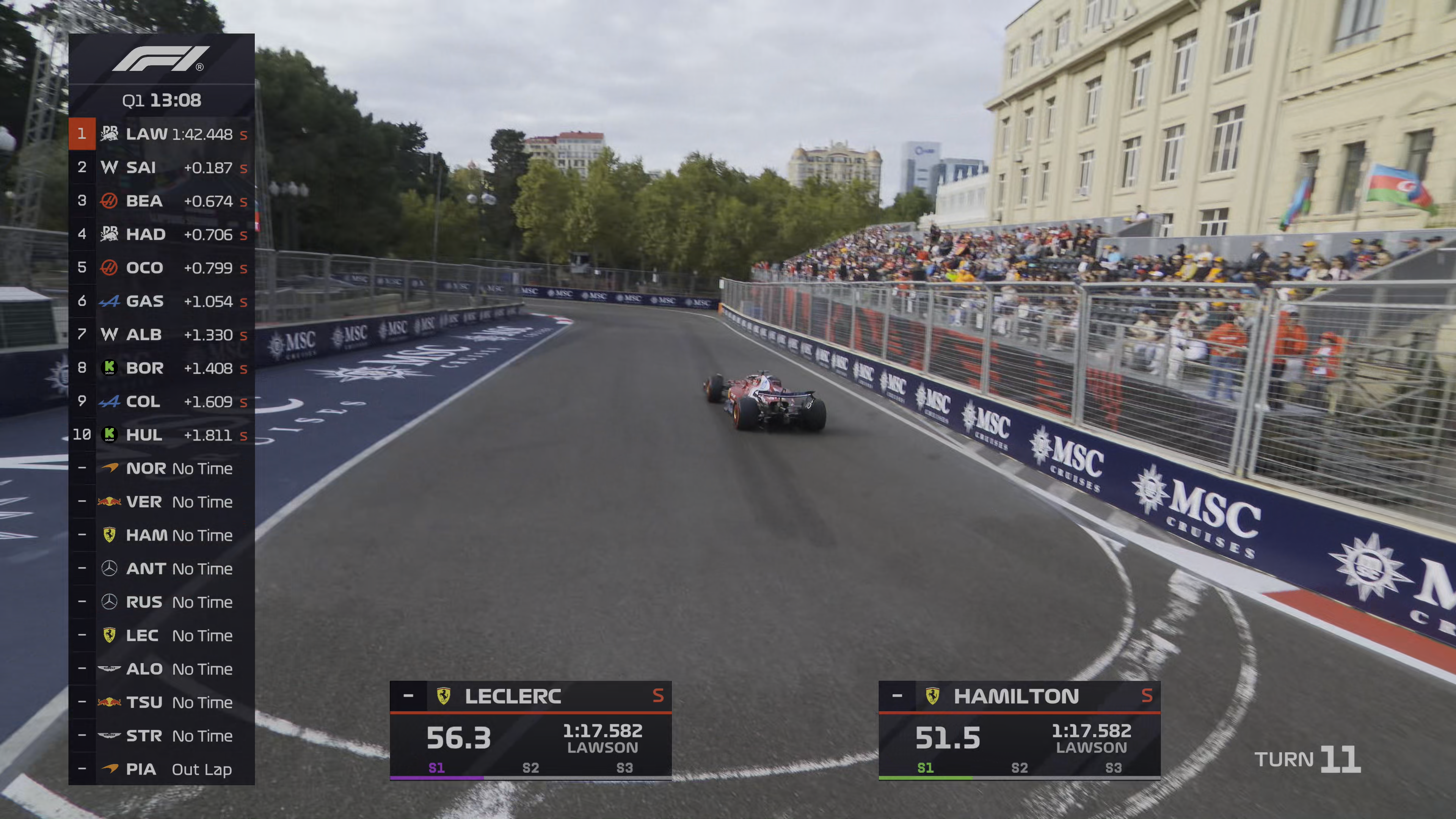Screen dimensions: 1456x819
Task: Select Albon's ALB row
Action: tap(162, 334)
